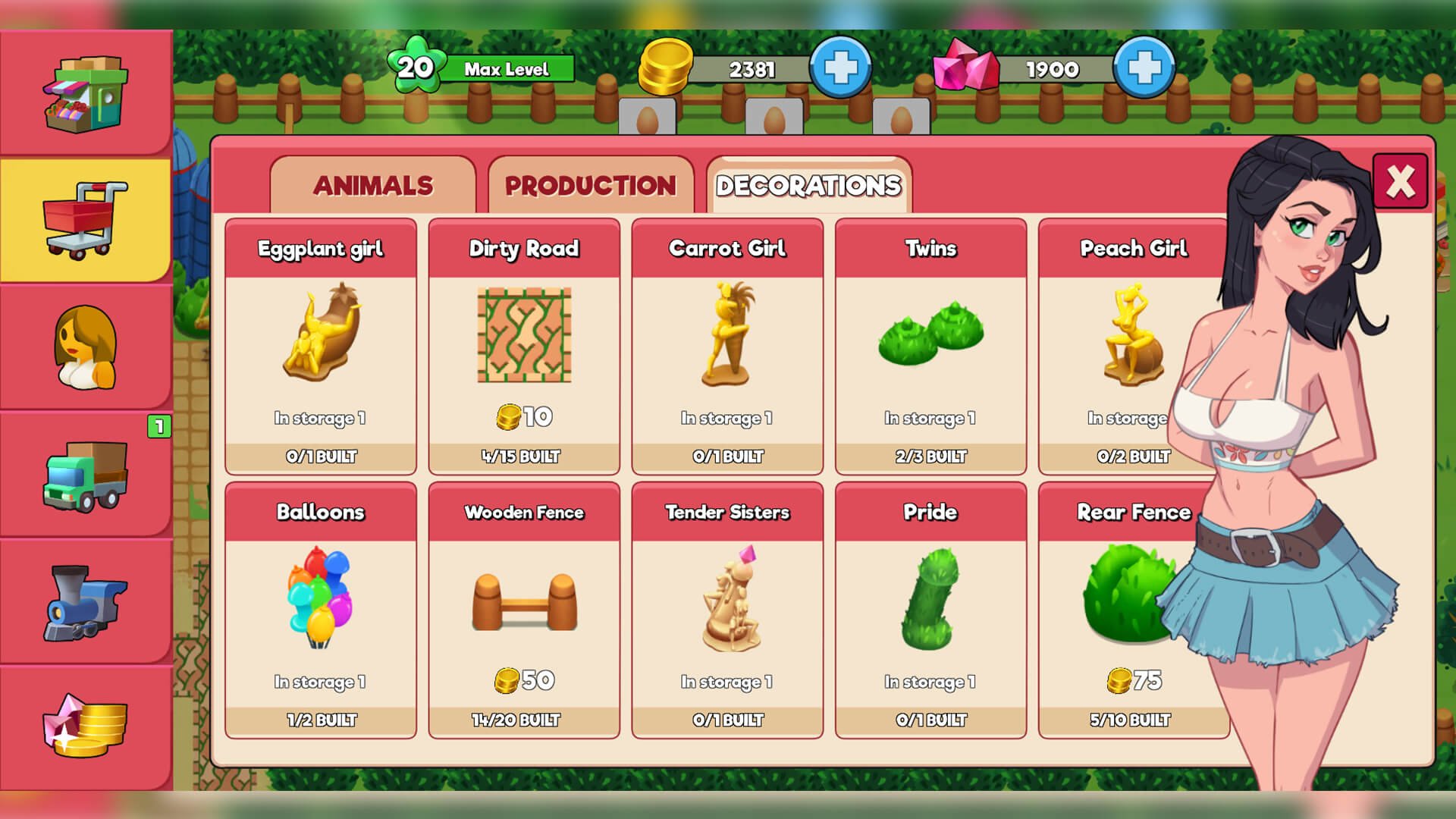Select the Peach Girl statue card
1456x819 pixels.
[x=1122, y=347]
